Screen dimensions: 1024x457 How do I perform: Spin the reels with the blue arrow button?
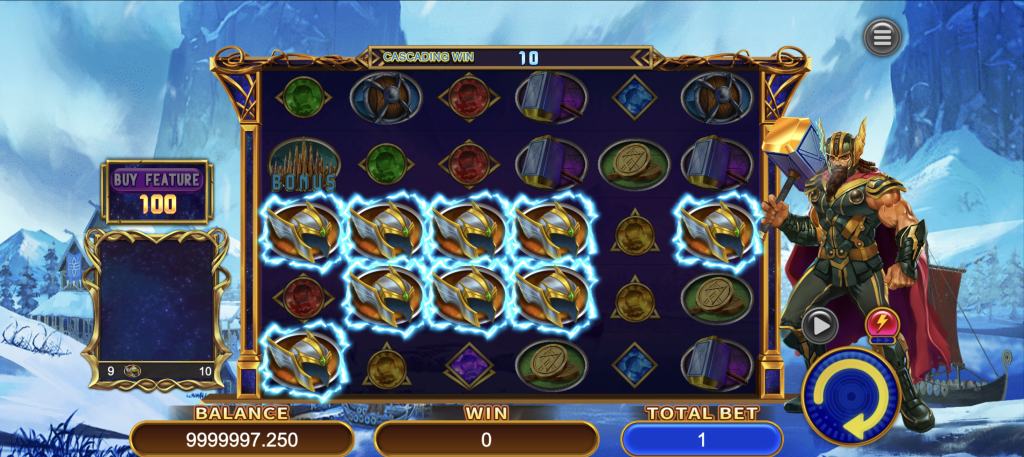(850, 396)
